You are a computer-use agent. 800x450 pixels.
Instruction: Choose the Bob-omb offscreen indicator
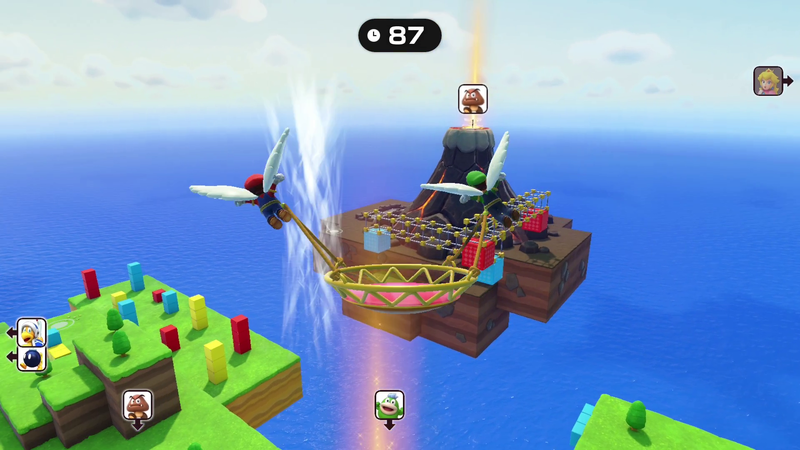click(31, 357)
